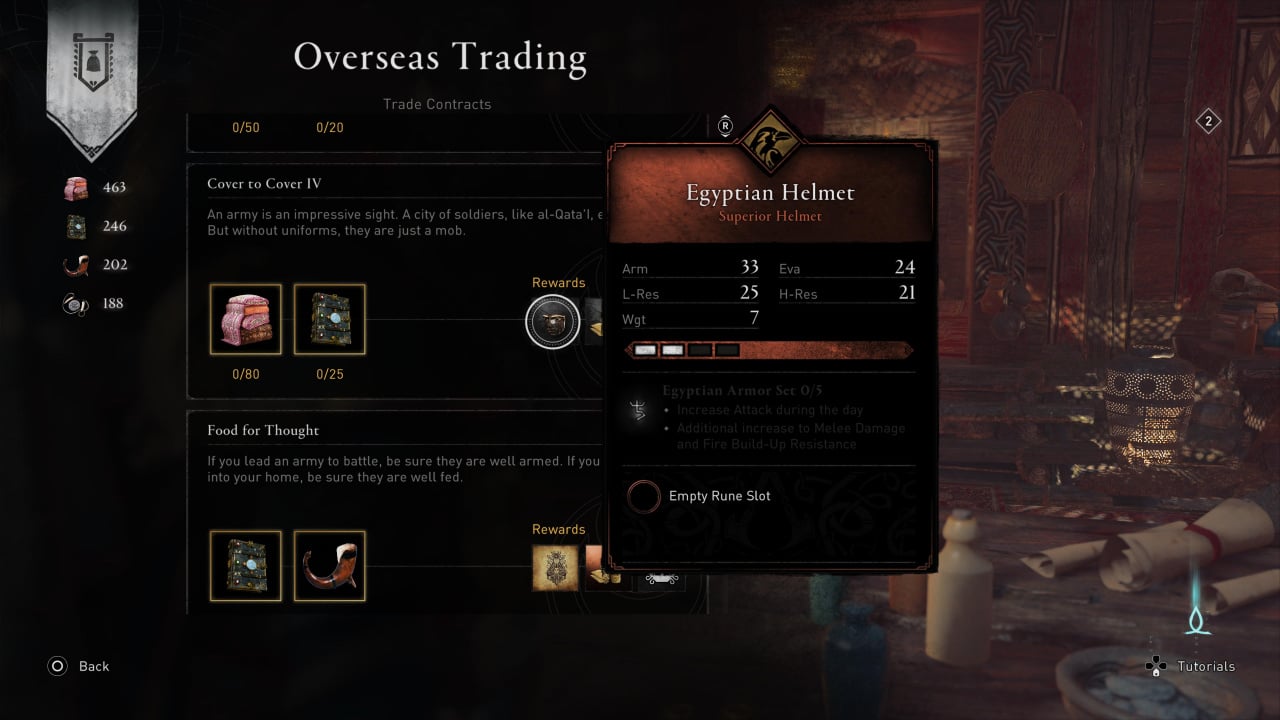Inspect the circled helmet reward icon
Image resolution: width=1280 pixels, height=720 pixels.
(553, 322)
